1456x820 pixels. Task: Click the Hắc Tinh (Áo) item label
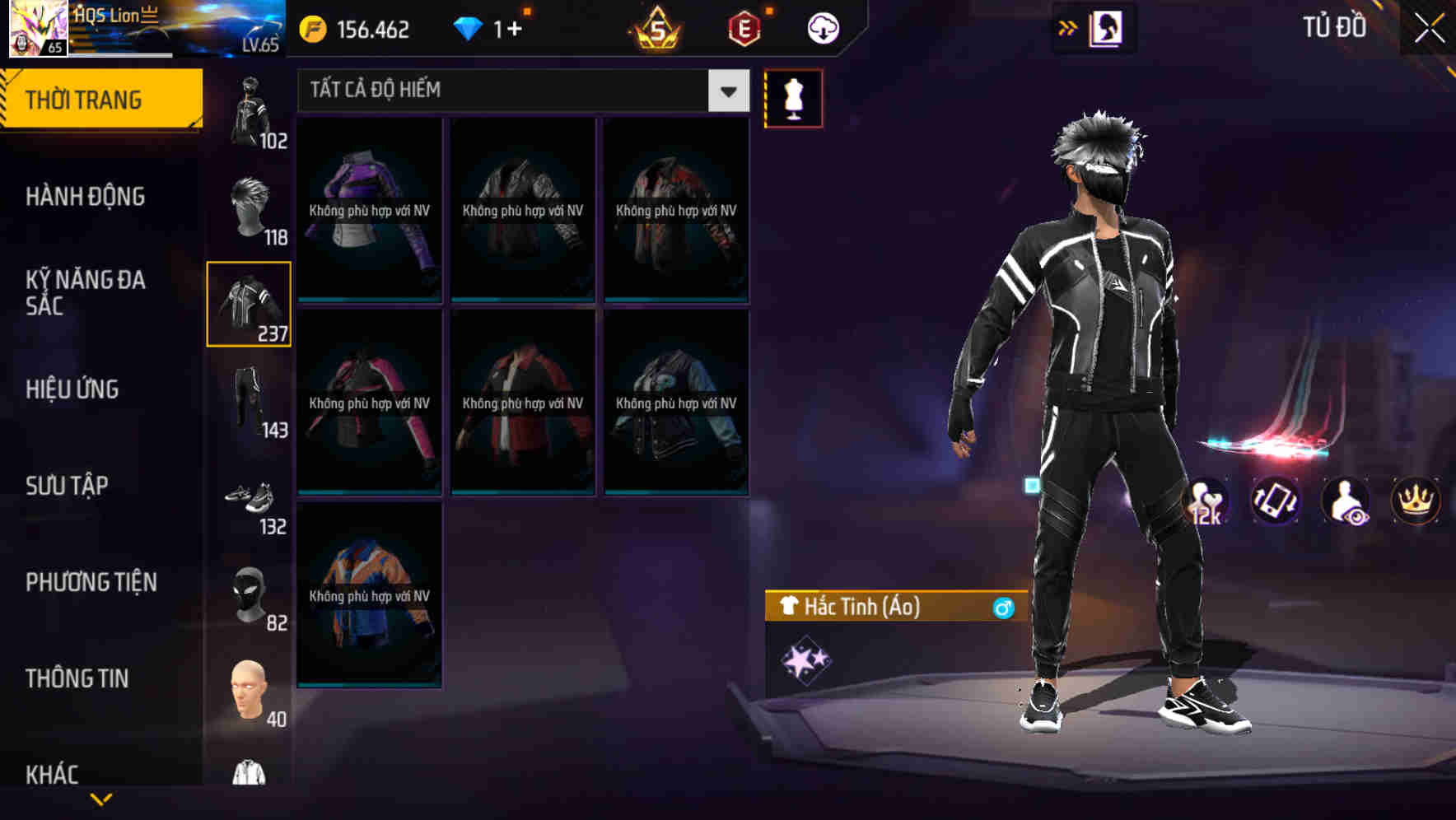click(x=865, y=608)
